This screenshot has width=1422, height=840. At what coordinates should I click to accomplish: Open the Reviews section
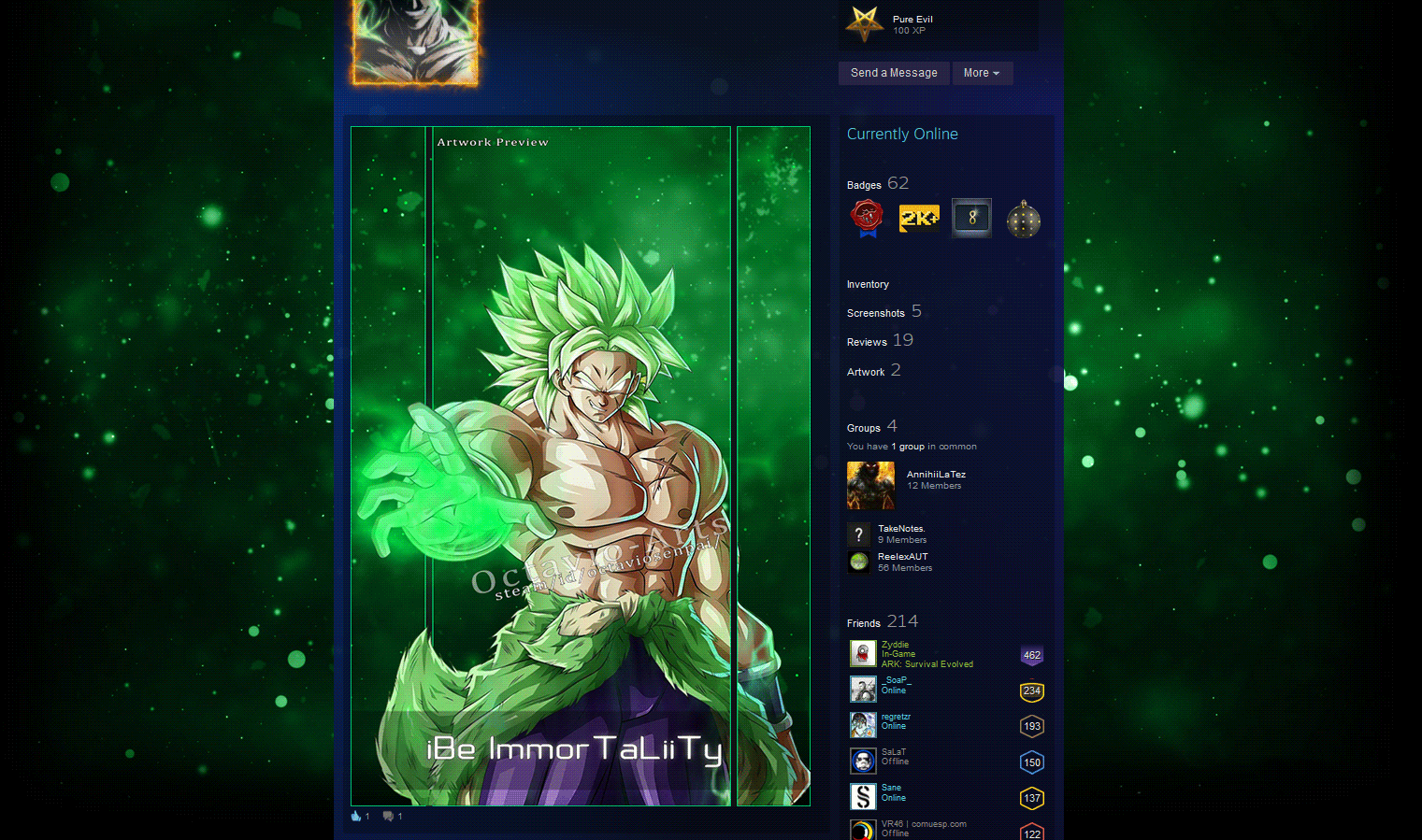(x=866, y=342)
